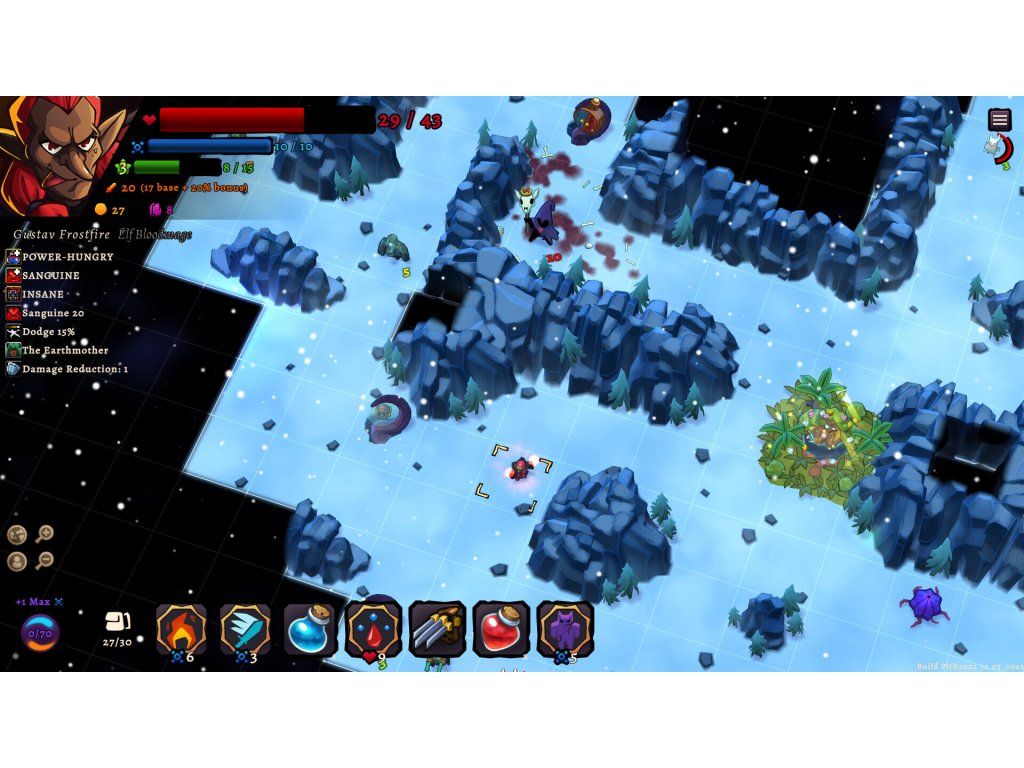The image size is (1024, 768).
Task: Select the steel claws item slot
Action: [437, 629]
